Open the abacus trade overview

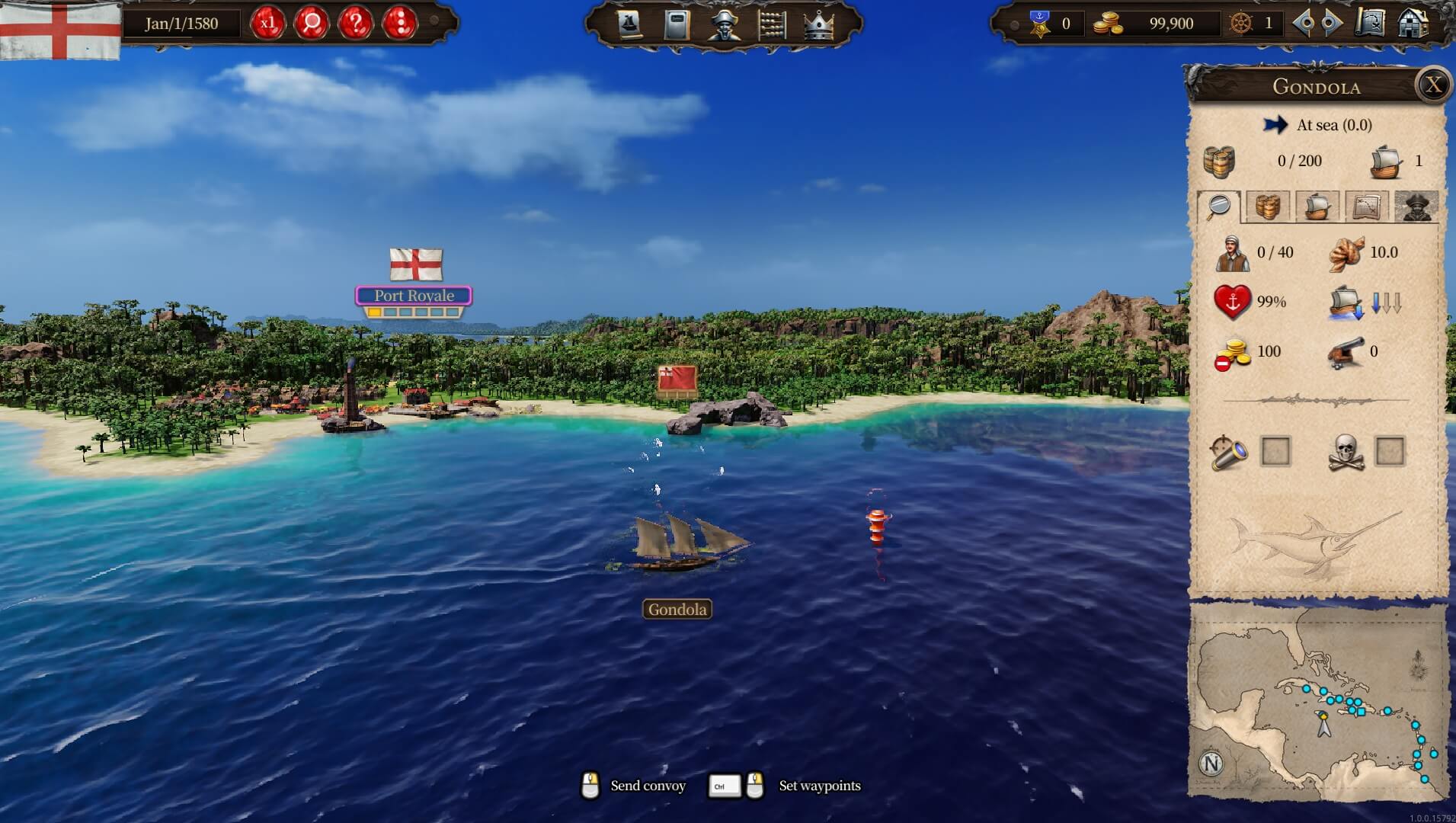(x=770, y=24)
